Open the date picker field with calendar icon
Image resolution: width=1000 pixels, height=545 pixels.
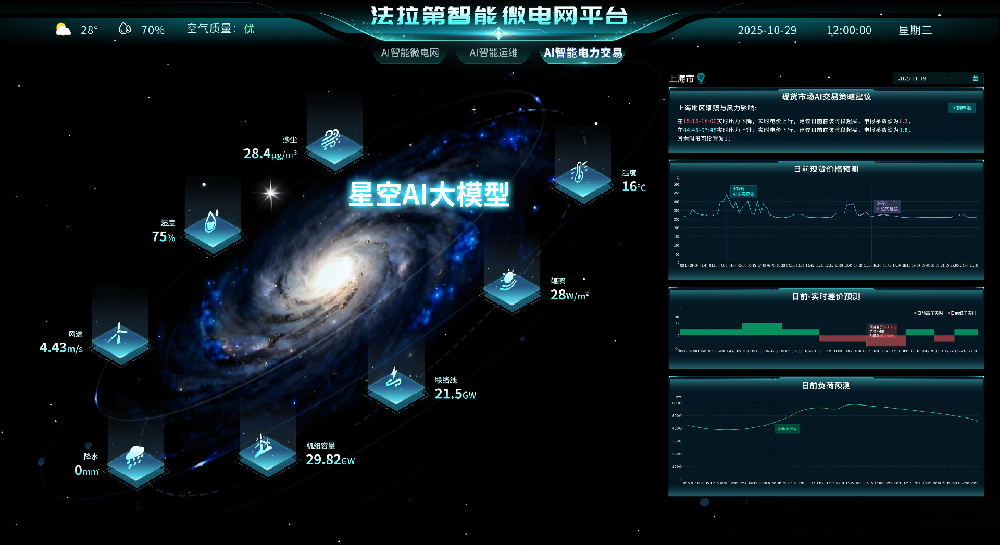pyautogui.click(x=937, y=77)
